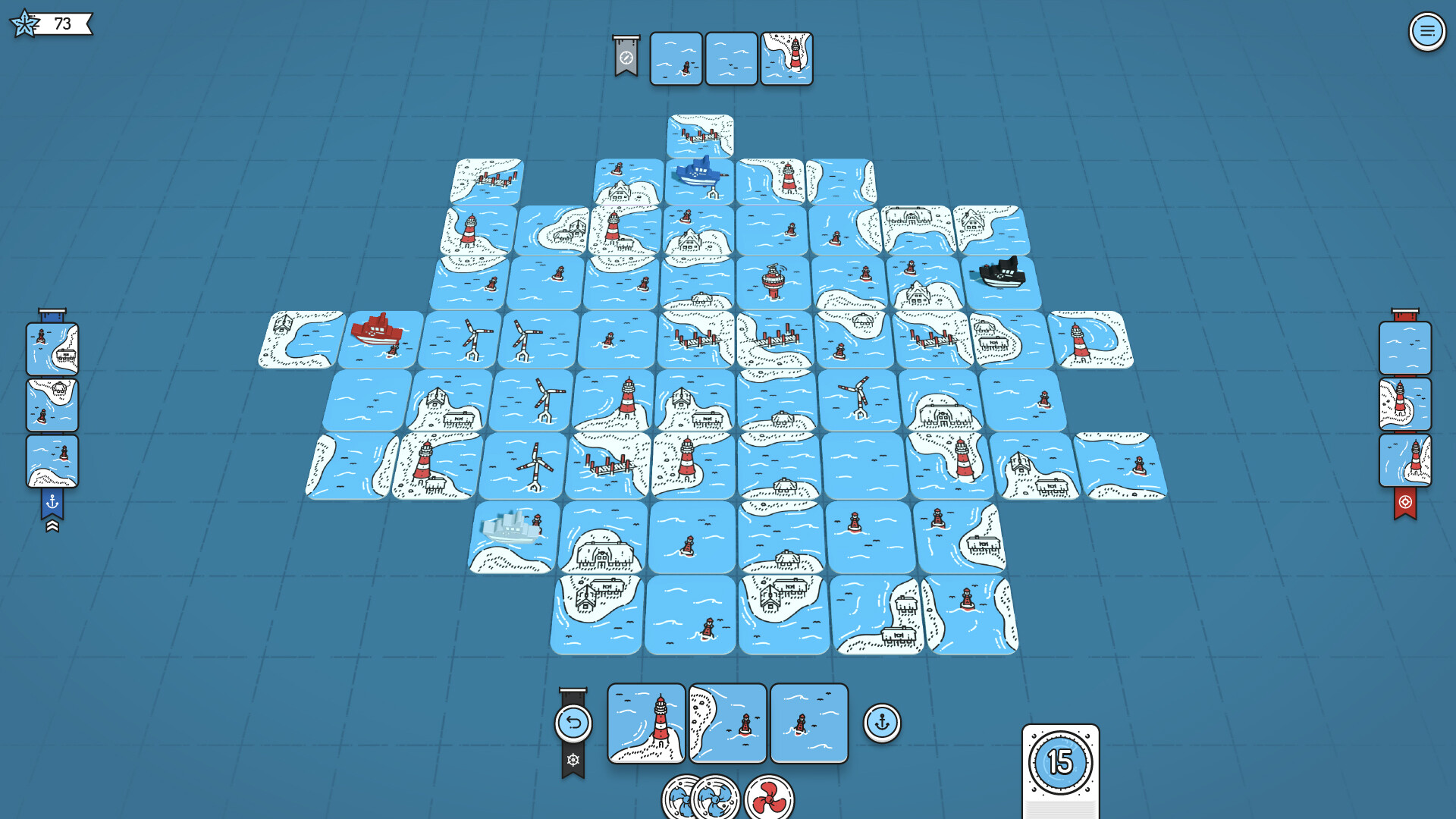The image size is (1456, 819).
Task: Click the star score badge showing 73
Action: pyautogui.click(x=47, y=24)
